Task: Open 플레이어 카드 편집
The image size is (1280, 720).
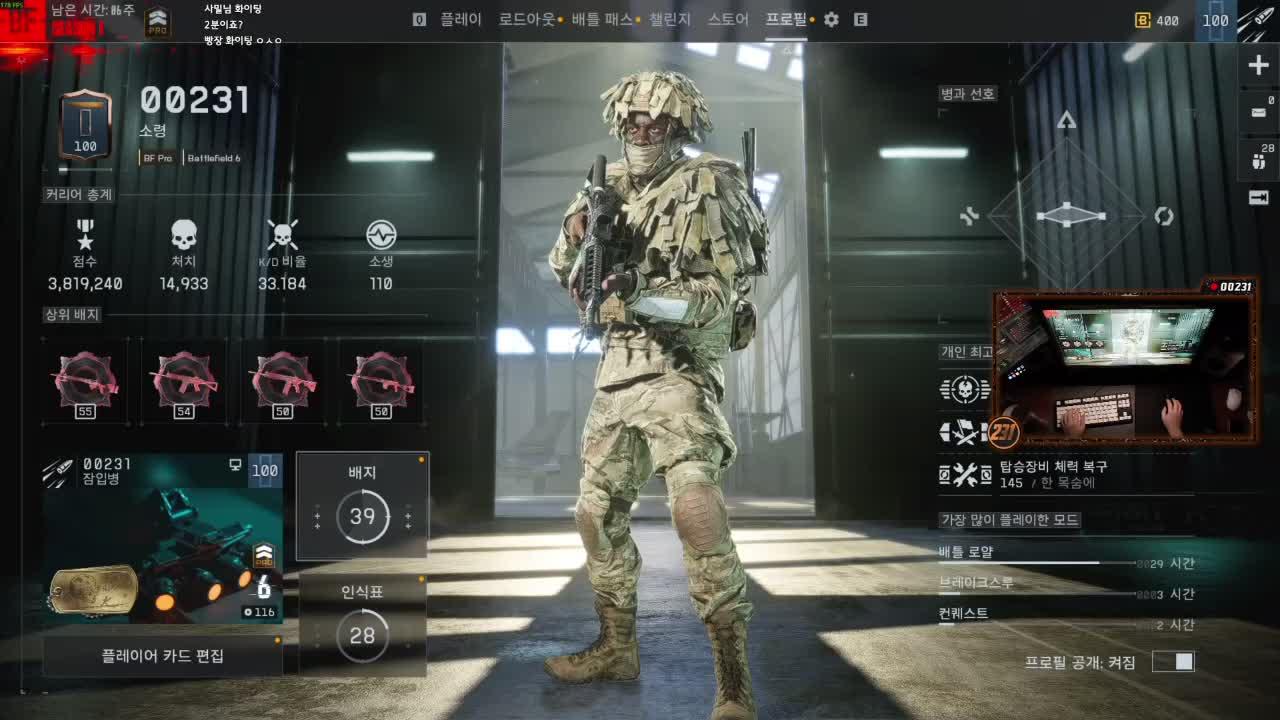Action: pos(162,656)
